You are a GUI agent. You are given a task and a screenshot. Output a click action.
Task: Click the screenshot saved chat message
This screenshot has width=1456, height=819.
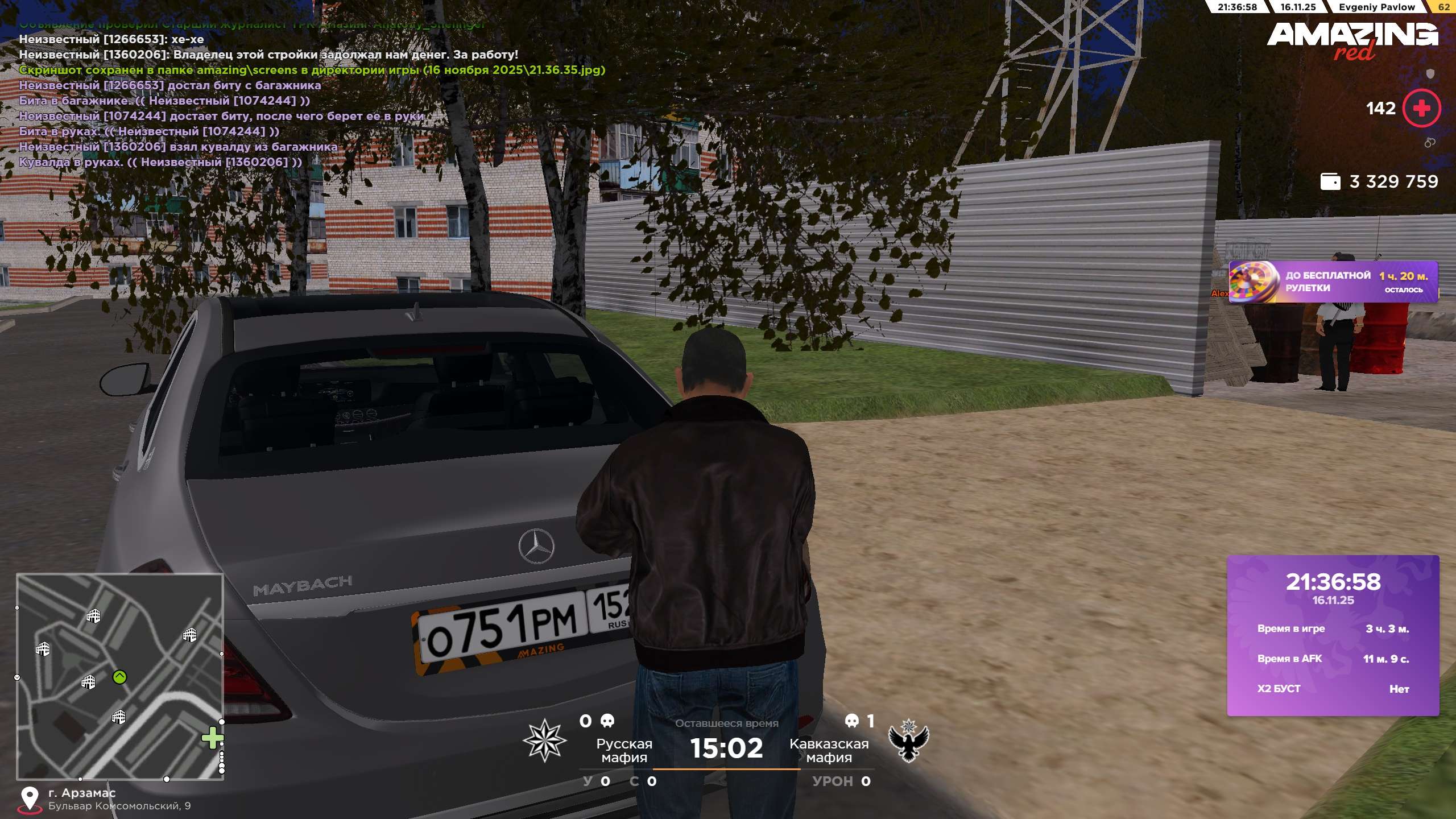click(312, 70)
